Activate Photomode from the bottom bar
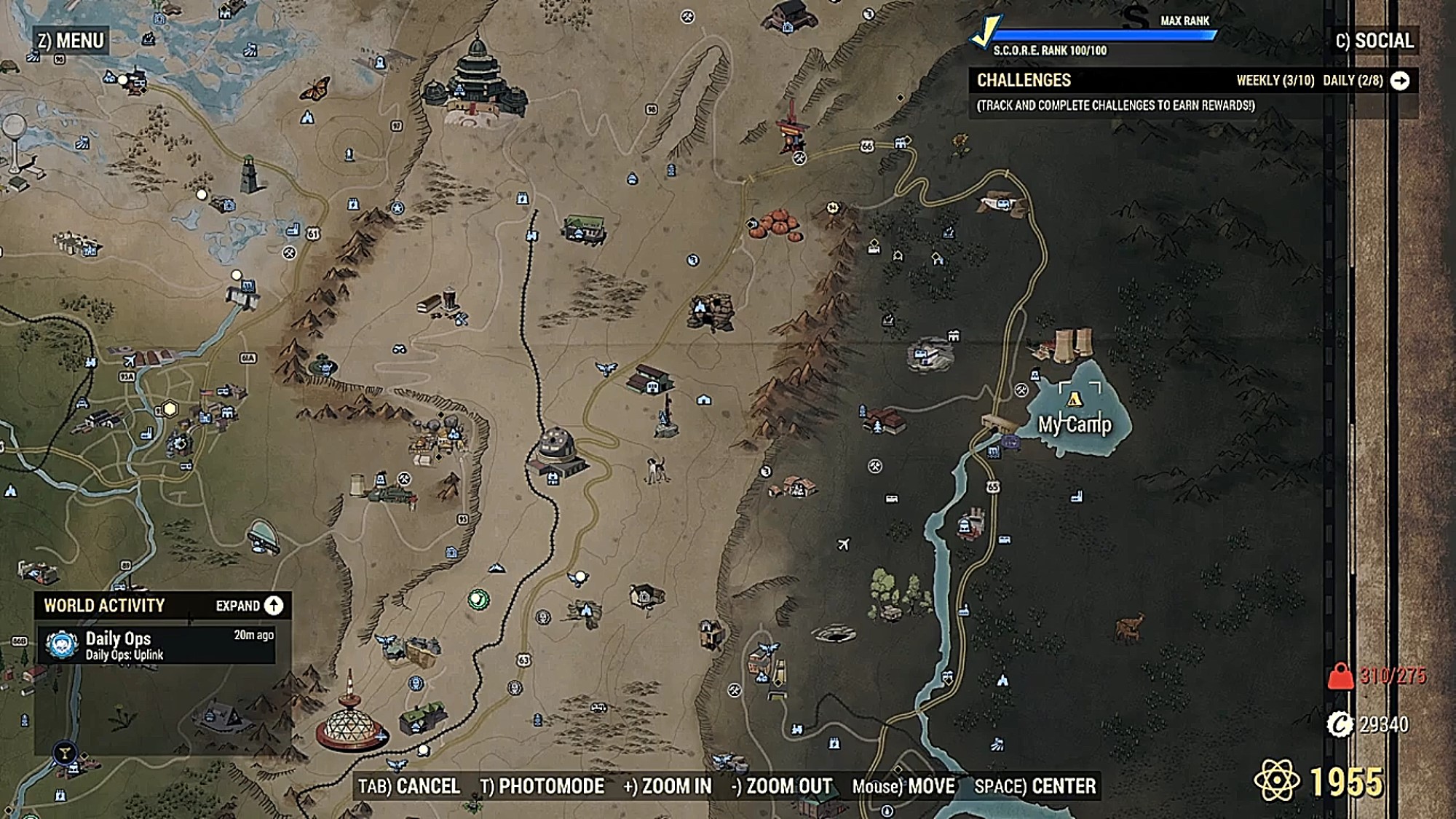Image resolution: width=1456 pixels, height=819 pixels. click(542, 786)
